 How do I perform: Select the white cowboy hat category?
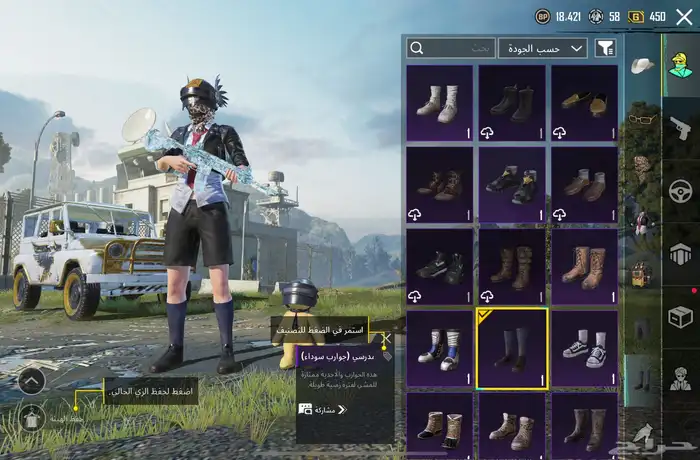pos(643,66)
